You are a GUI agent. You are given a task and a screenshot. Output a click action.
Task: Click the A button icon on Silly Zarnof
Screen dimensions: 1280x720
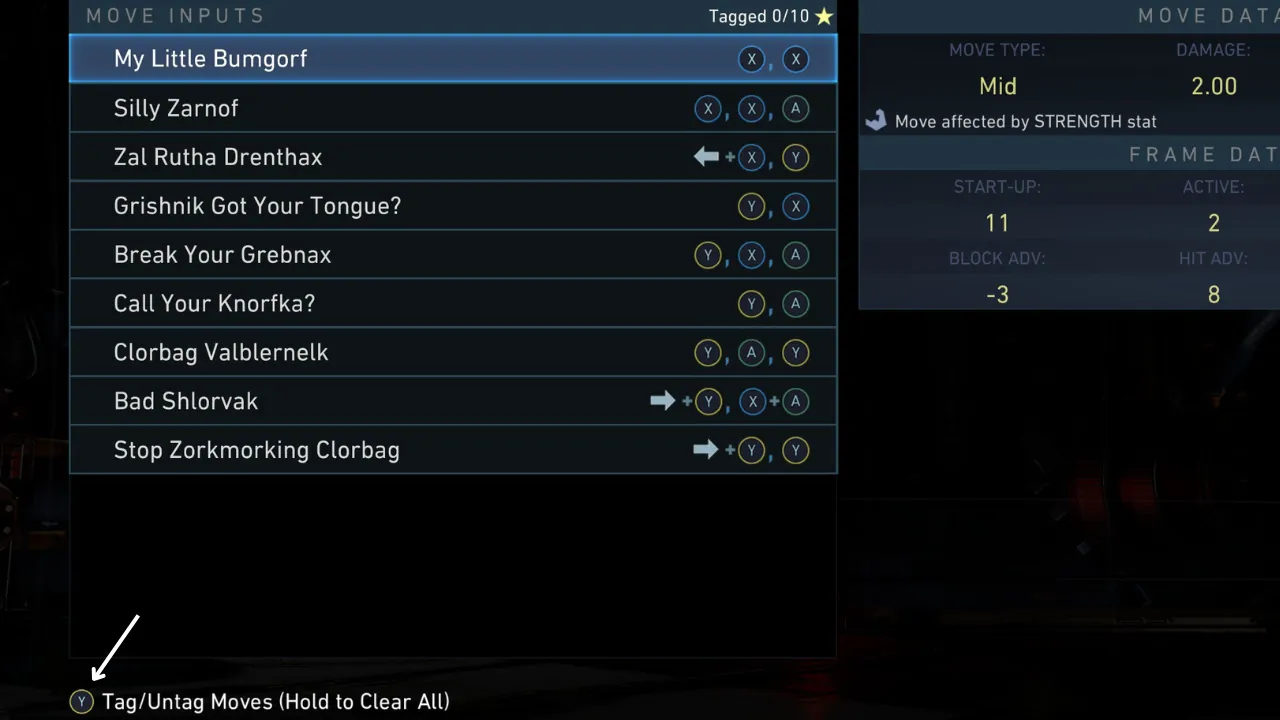point(795,108)
